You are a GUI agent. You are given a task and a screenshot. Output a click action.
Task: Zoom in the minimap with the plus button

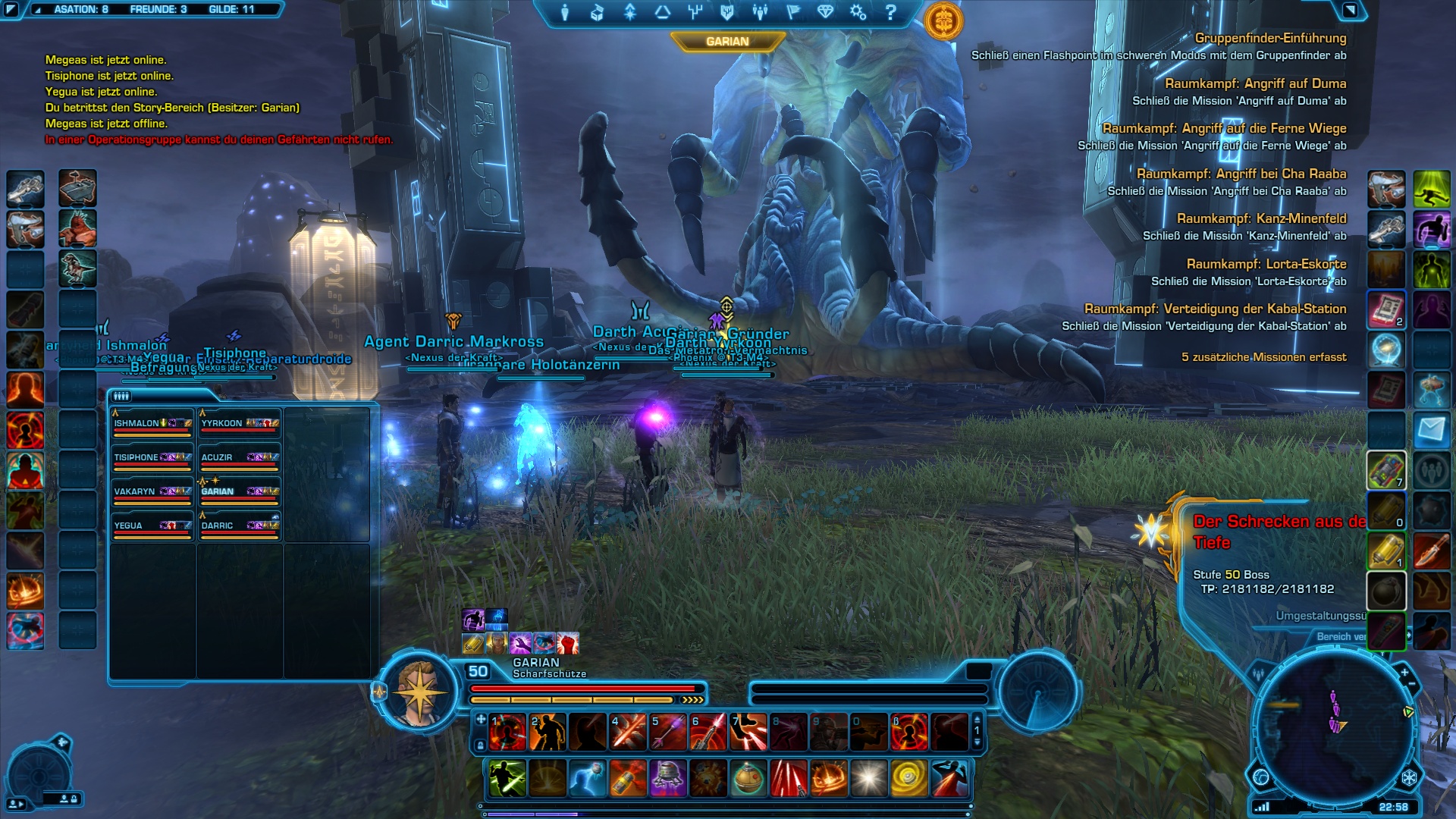(1404, 672)
